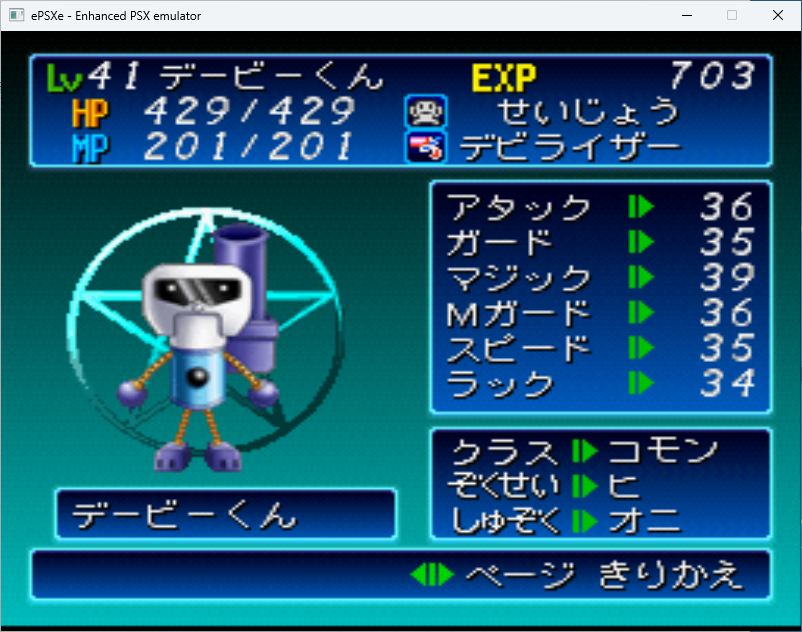Close the ePSXe emulator window

[x=778, y=15]
